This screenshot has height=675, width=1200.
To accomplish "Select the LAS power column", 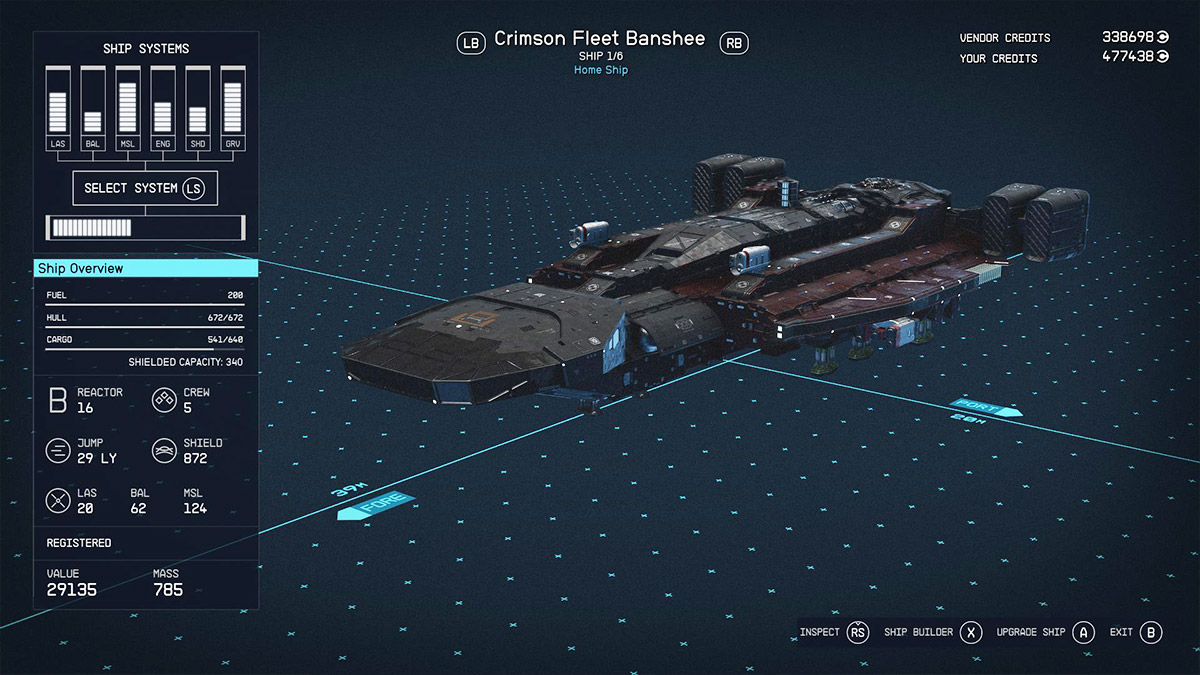I will 58,108.
